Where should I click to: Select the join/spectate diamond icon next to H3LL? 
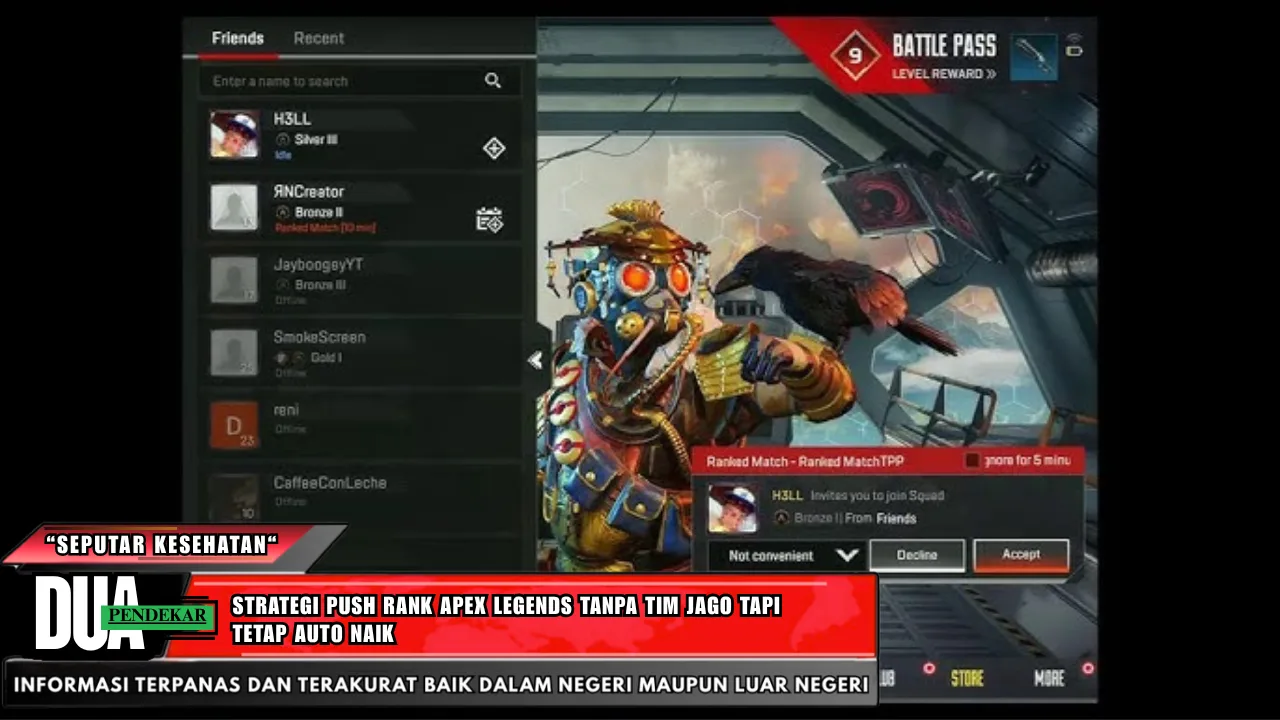point(493,148)
